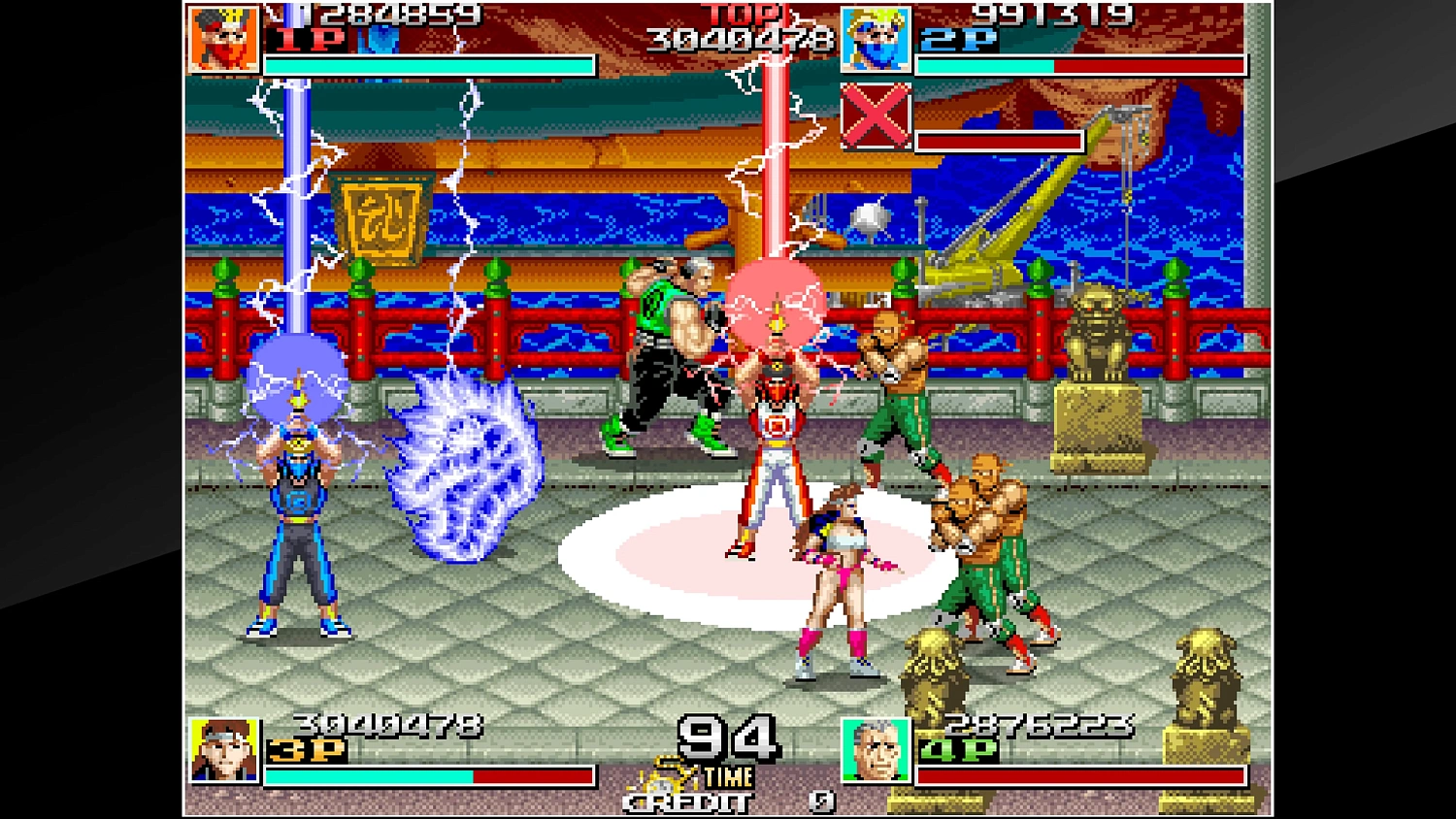Click the 94 timer countdown
The width and height of the screenshot is (1456, 819).
click(x=730, y=739)
